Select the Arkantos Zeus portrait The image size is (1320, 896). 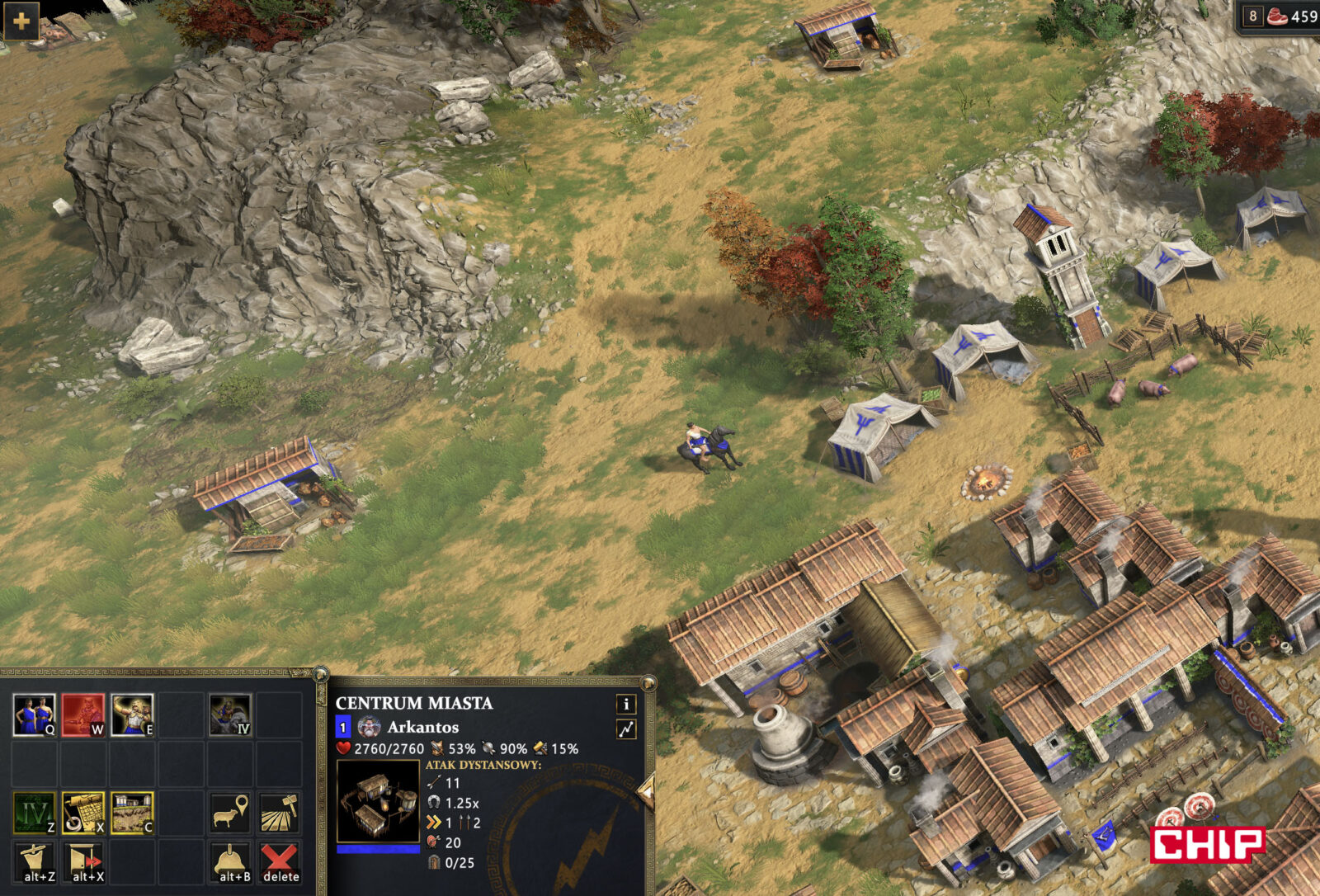pyautogui.click(x=369, y=727)
